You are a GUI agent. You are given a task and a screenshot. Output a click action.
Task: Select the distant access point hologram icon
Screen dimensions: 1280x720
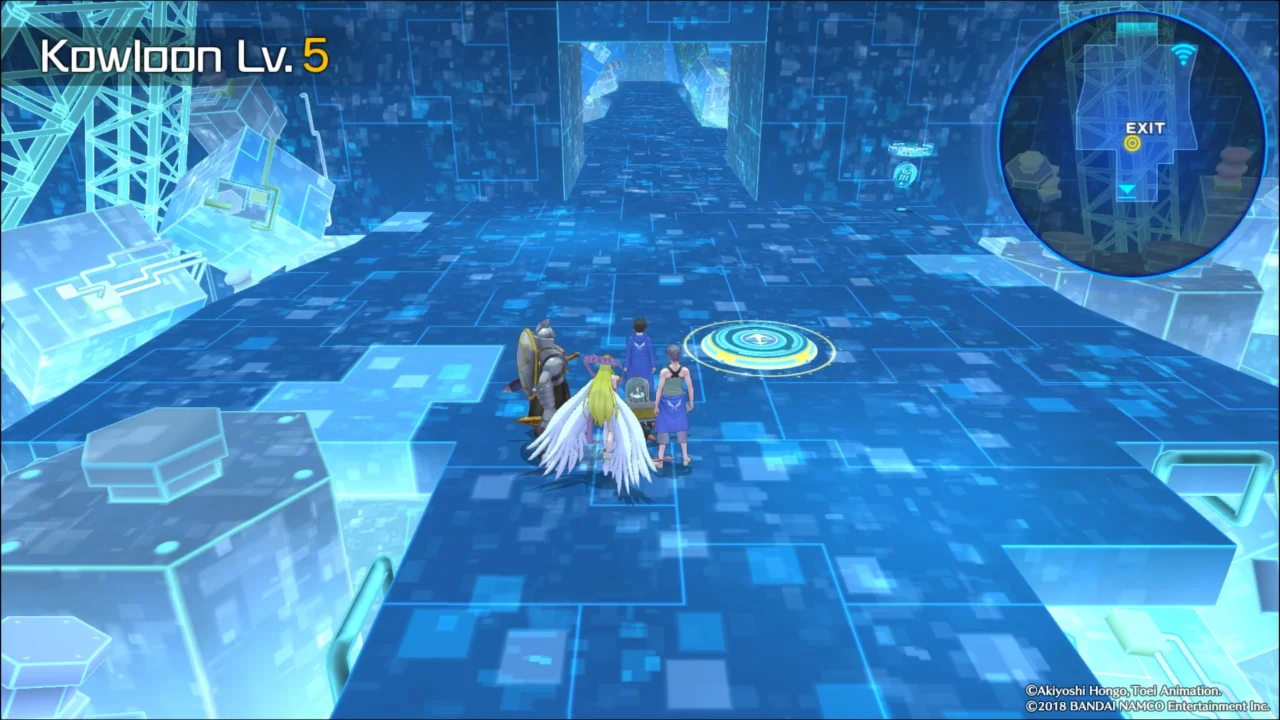(x=905, y=175)
